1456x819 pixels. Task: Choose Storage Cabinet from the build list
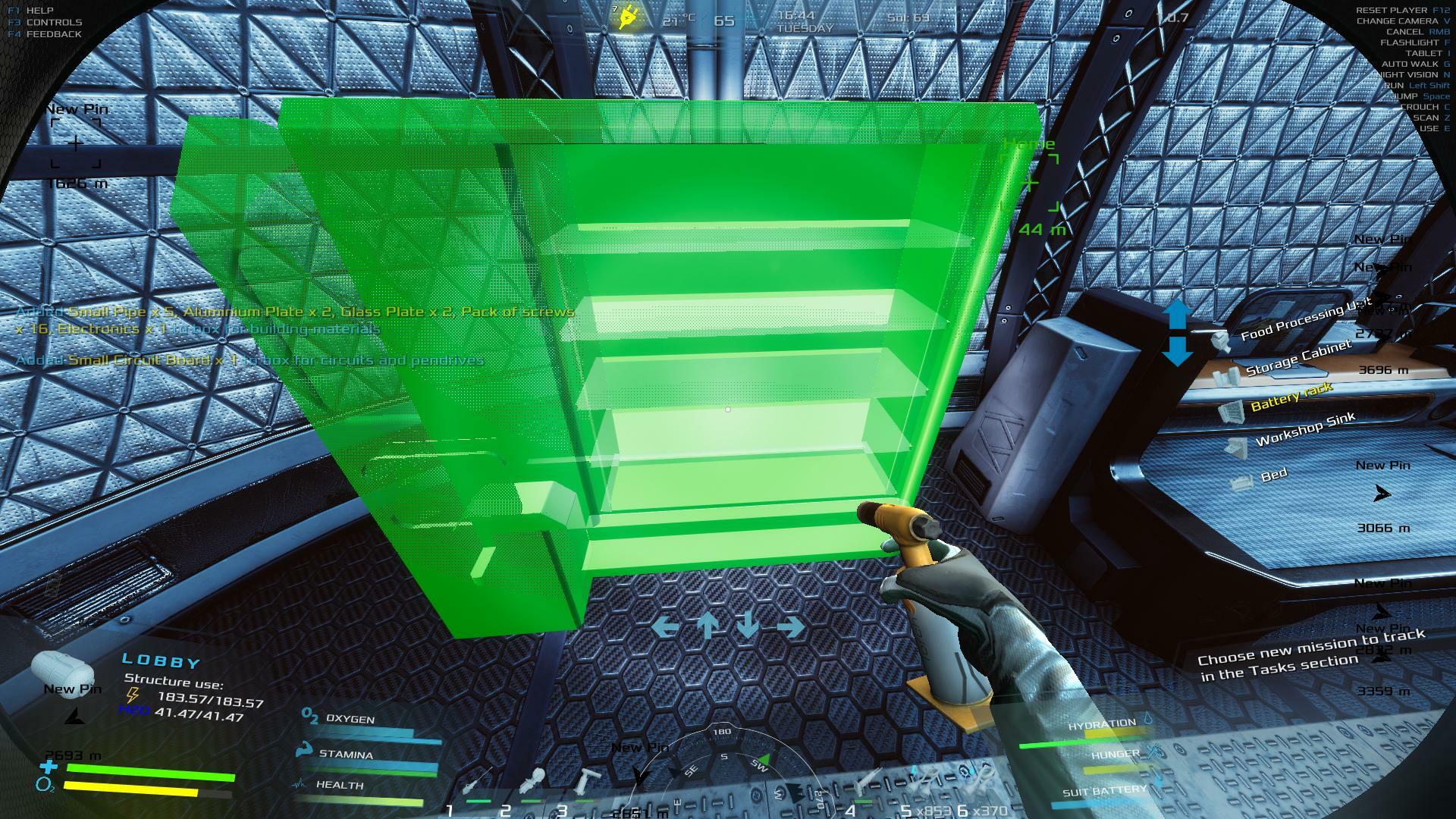click(x=1298, y=358)
